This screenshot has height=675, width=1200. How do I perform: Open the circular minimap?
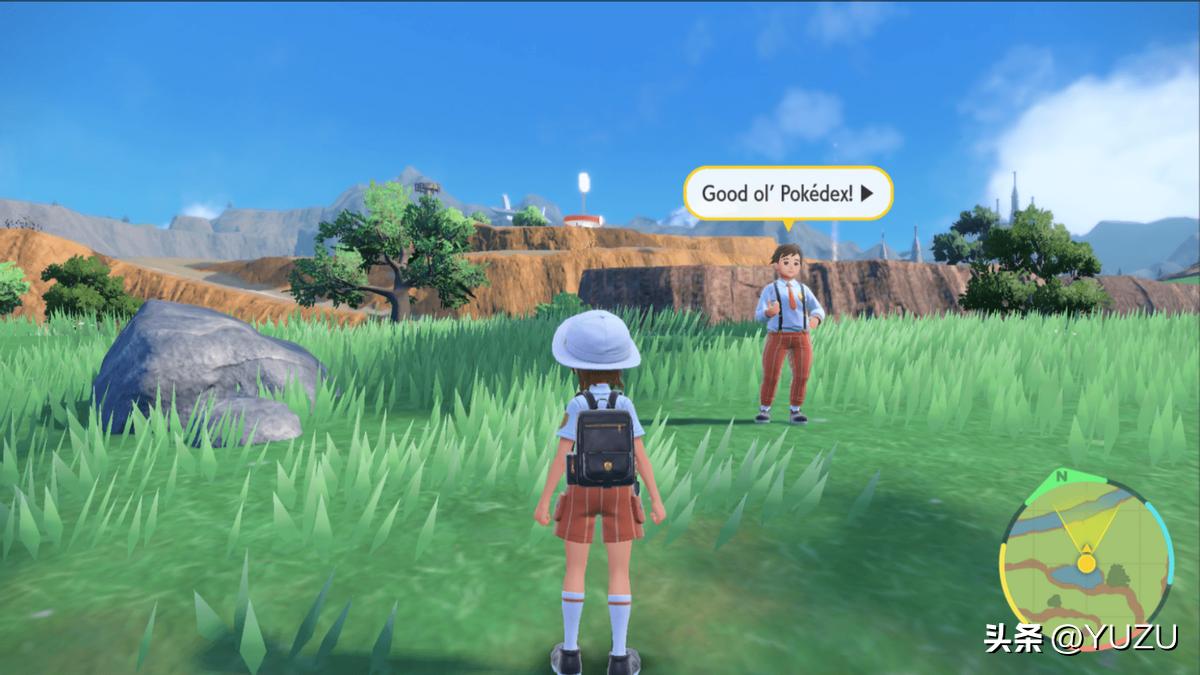(1086, 563)
